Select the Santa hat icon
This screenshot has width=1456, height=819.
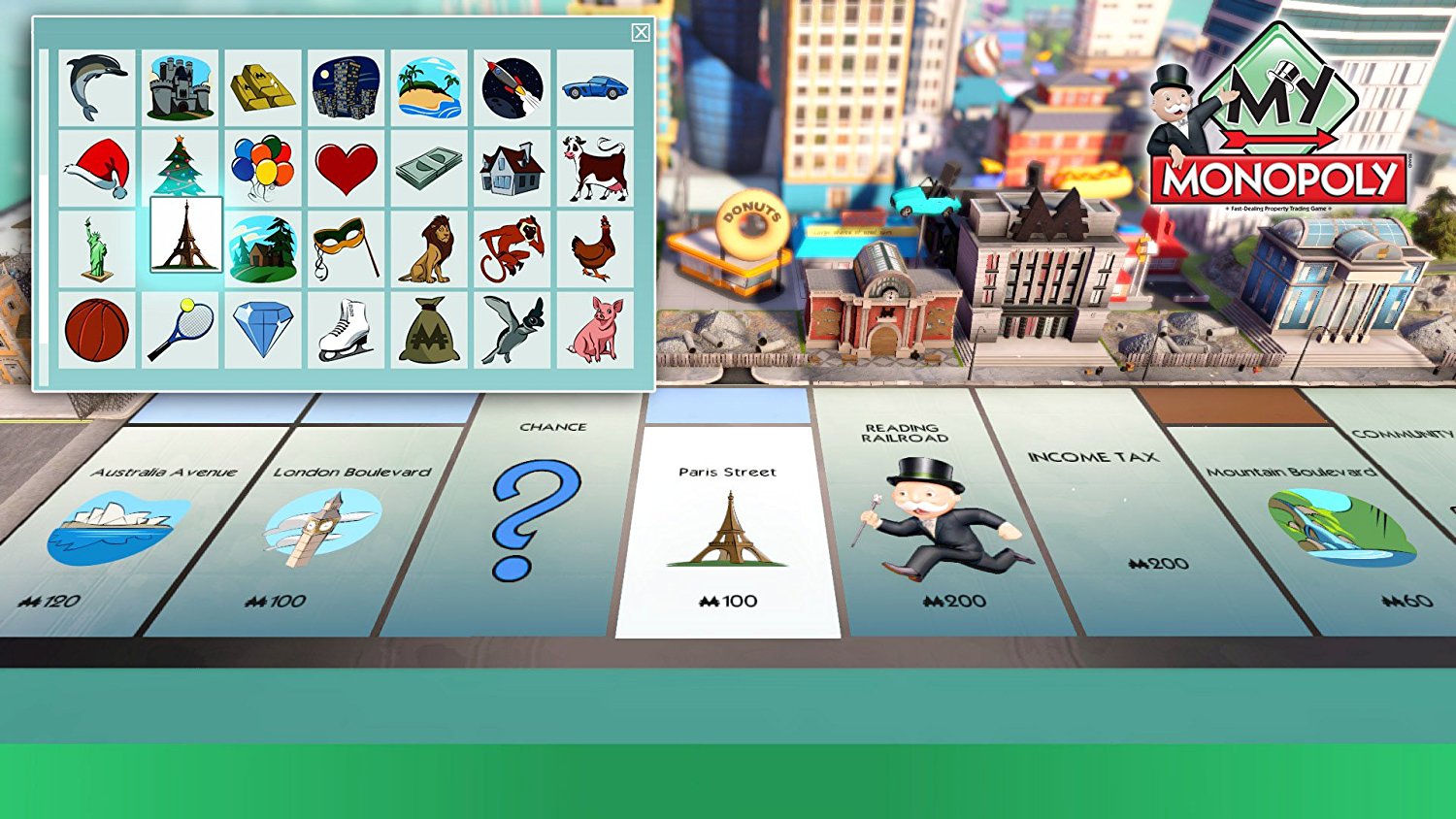tap(96, 165)
